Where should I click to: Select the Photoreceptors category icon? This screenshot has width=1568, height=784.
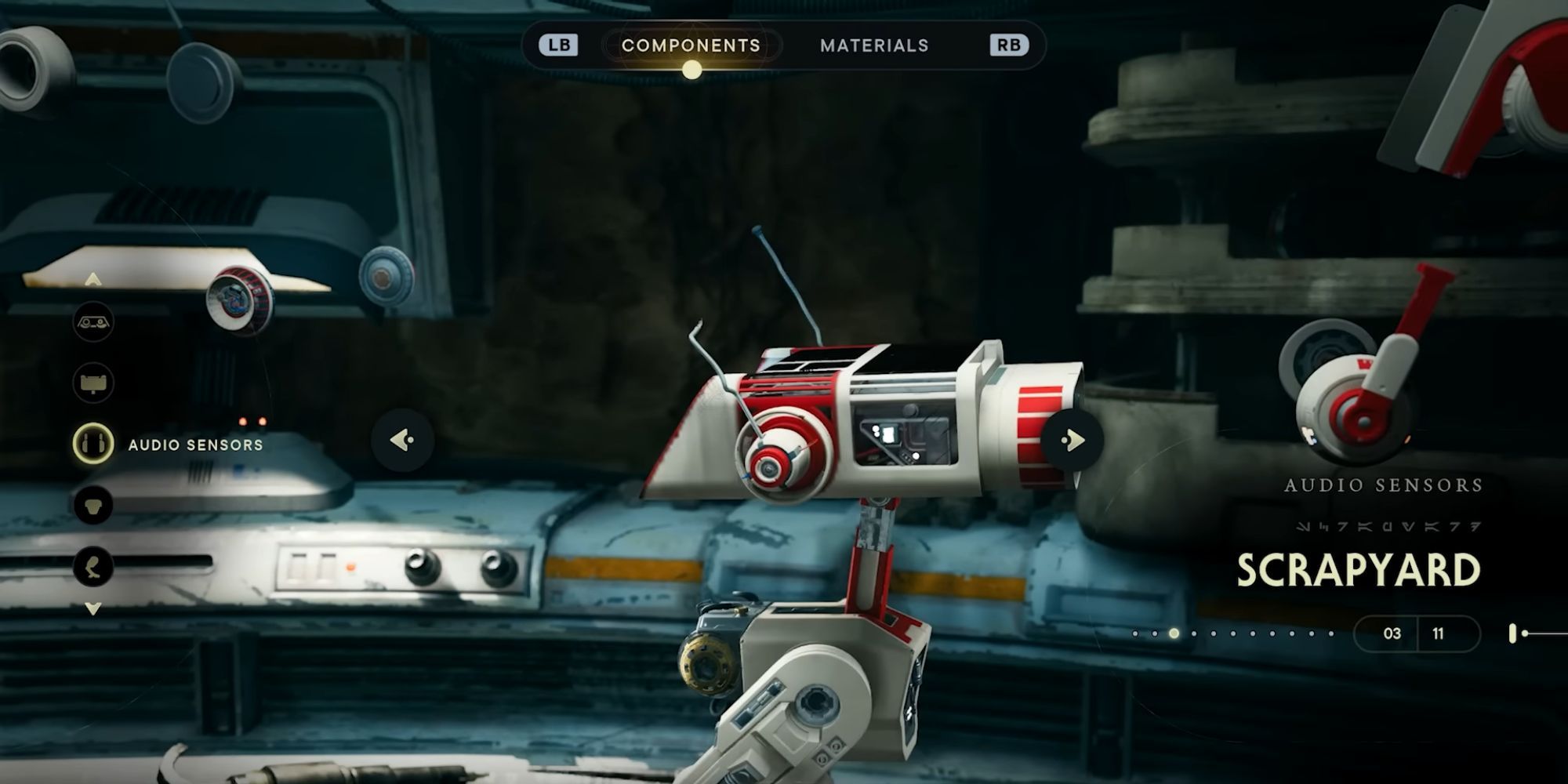click(x=93, y=322)
